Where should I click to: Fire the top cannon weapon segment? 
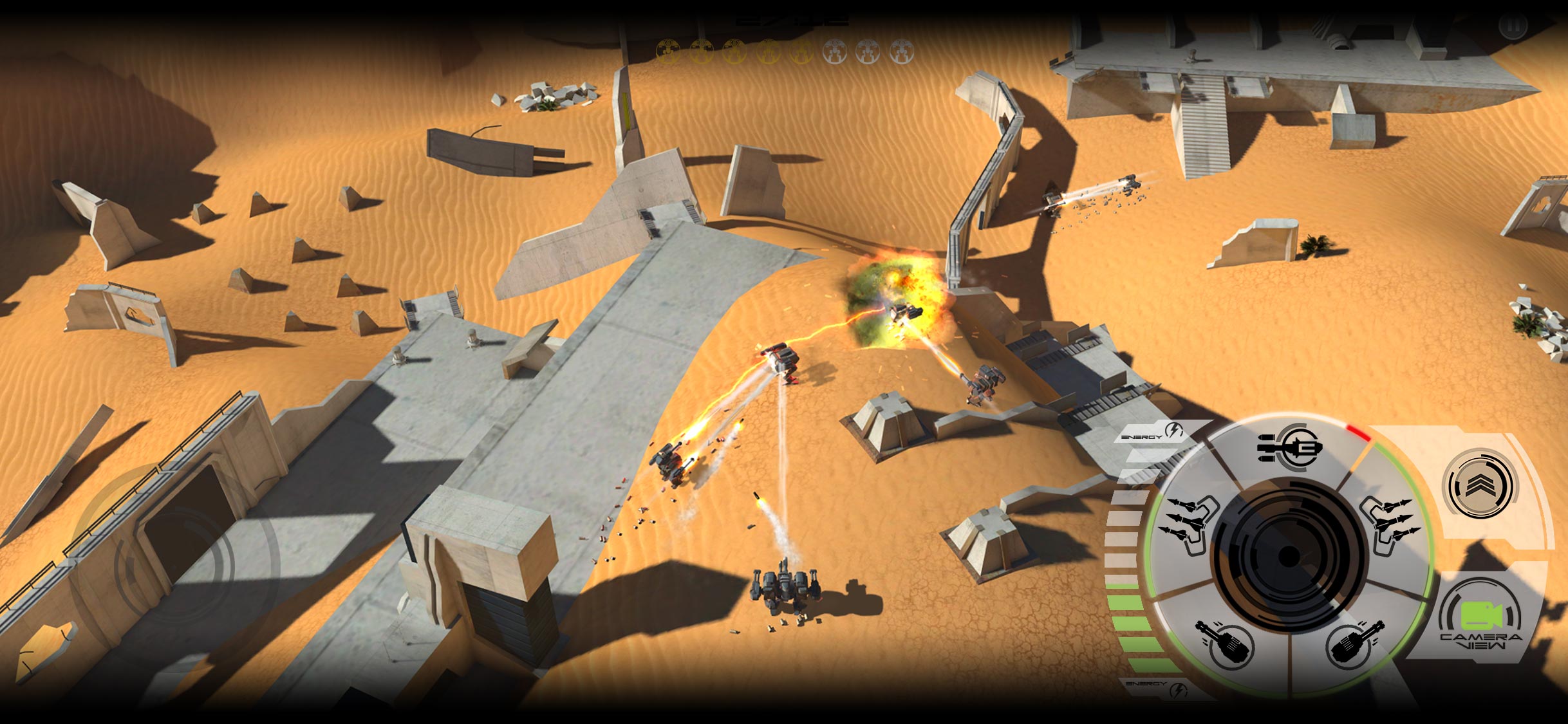tap(1289, 447)
